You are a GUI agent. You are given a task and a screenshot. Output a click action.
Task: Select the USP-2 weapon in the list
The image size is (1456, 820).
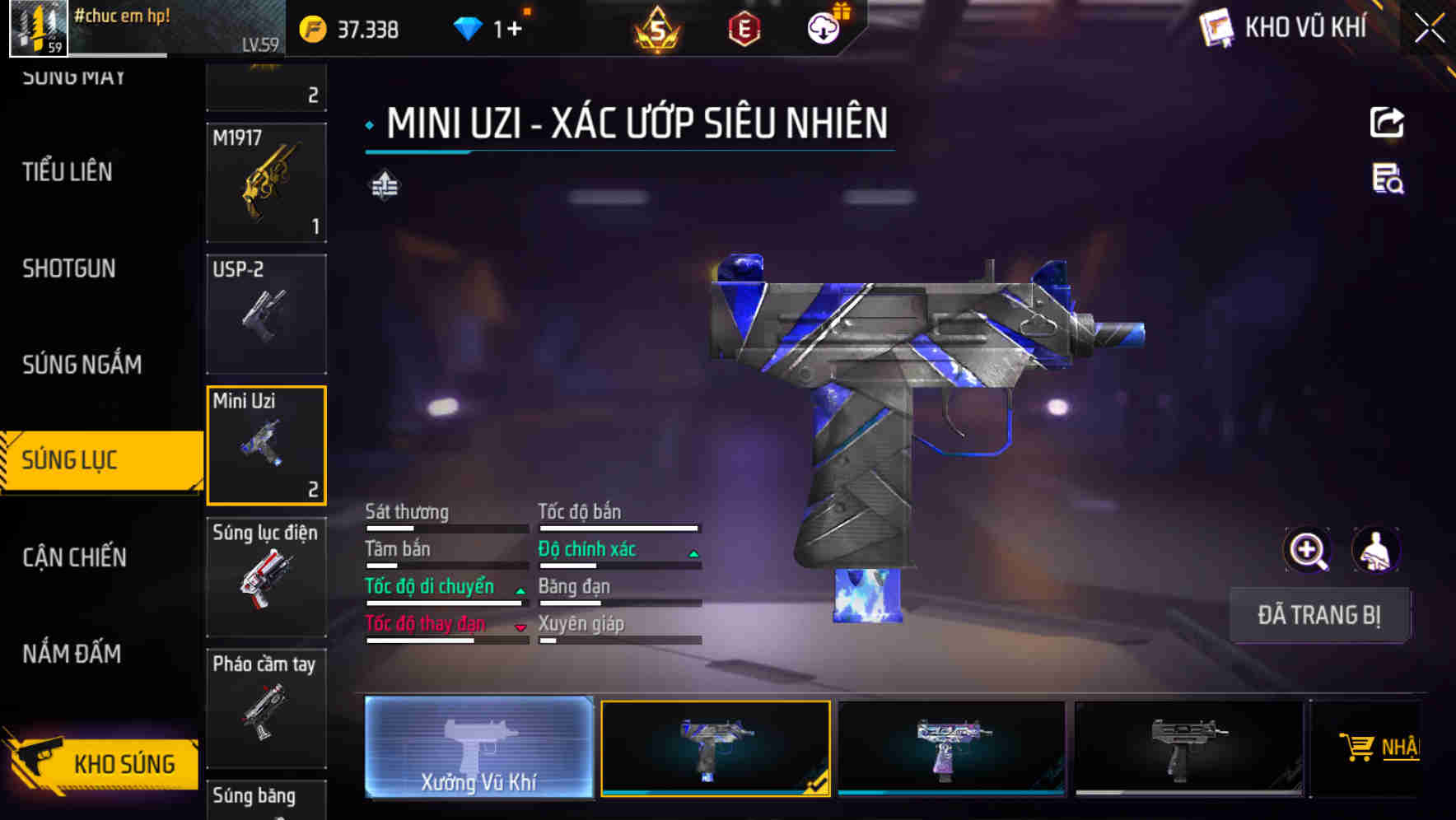point(265,314)
